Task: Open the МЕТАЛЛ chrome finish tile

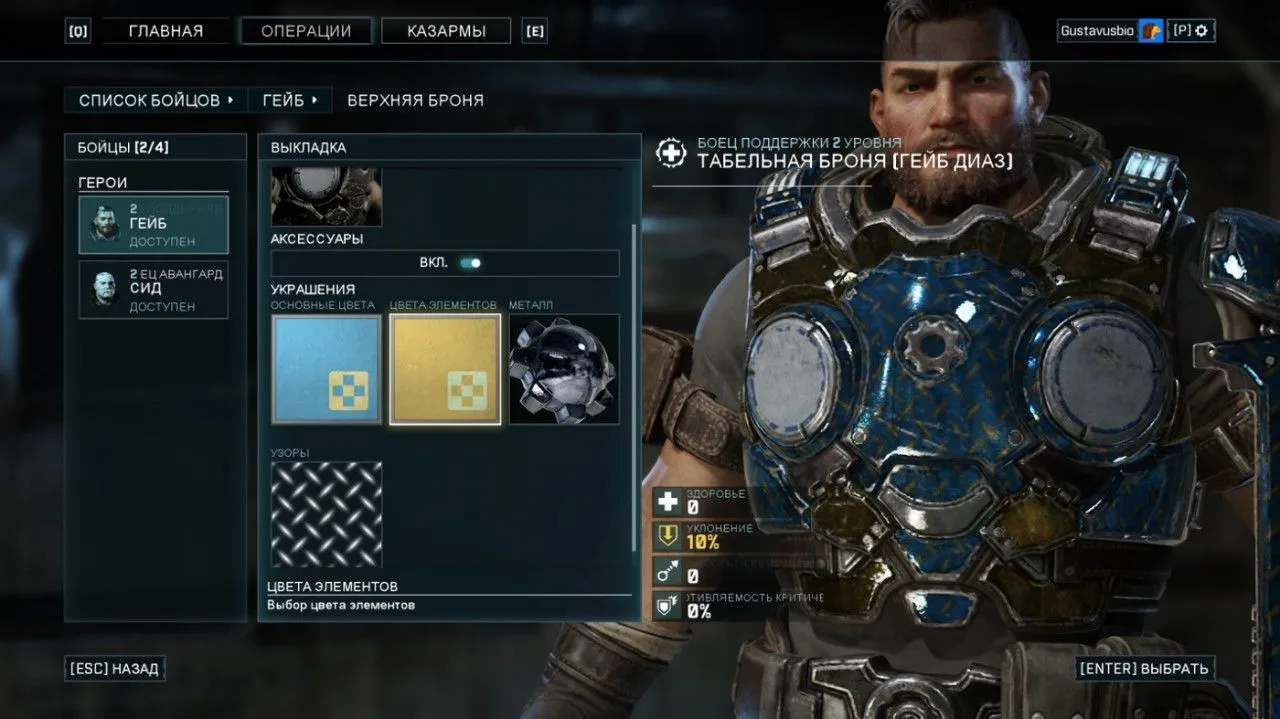Action: pyautogui.click(x=564, y=369)
